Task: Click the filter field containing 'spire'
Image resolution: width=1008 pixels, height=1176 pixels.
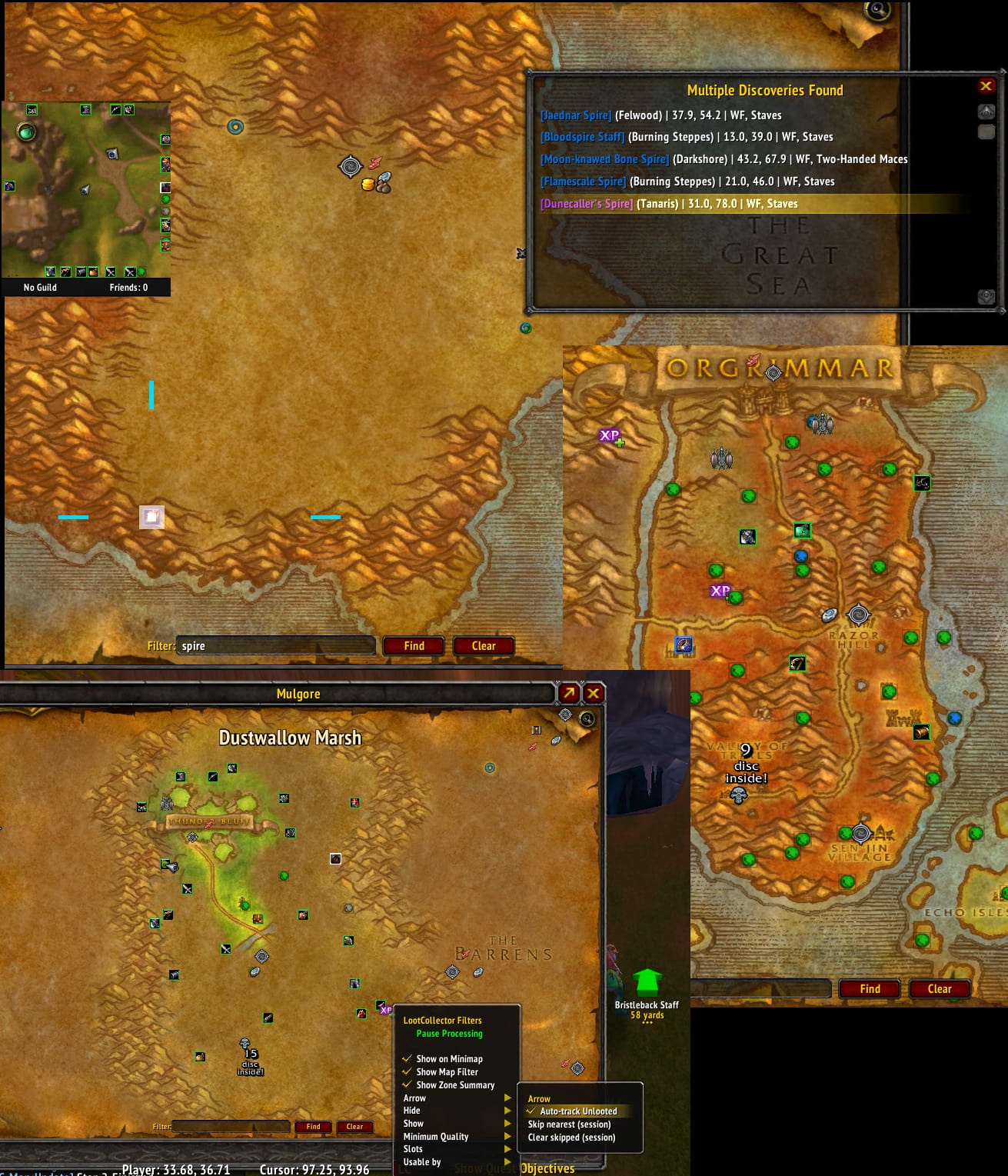Action: [275, 645]
